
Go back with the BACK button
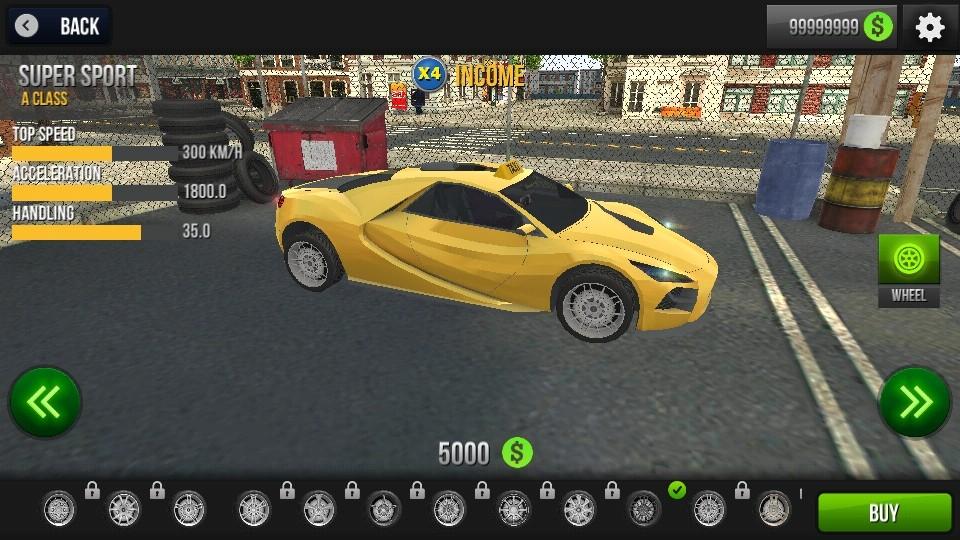click(58, 26)
